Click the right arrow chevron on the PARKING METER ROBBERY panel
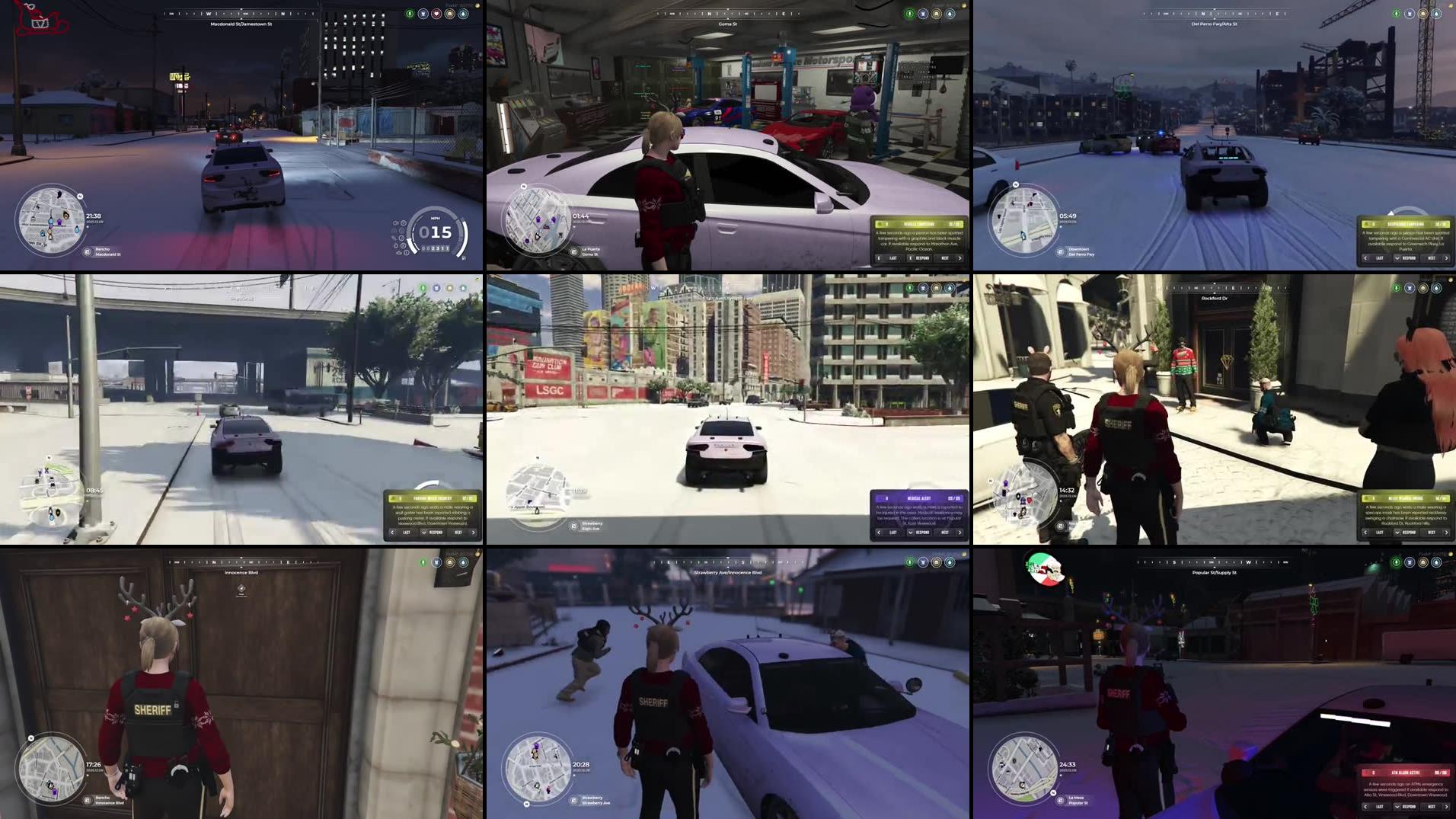 point(473,533)
